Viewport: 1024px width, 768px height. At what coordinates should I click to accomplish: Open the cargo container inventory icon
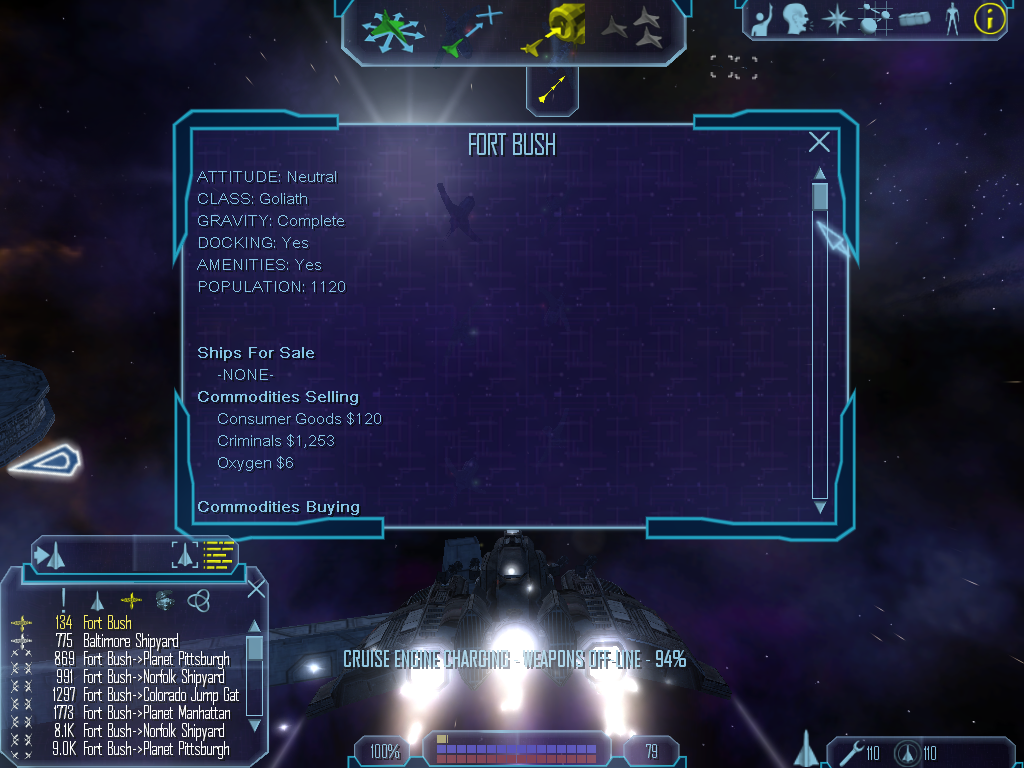pos(914,18)
